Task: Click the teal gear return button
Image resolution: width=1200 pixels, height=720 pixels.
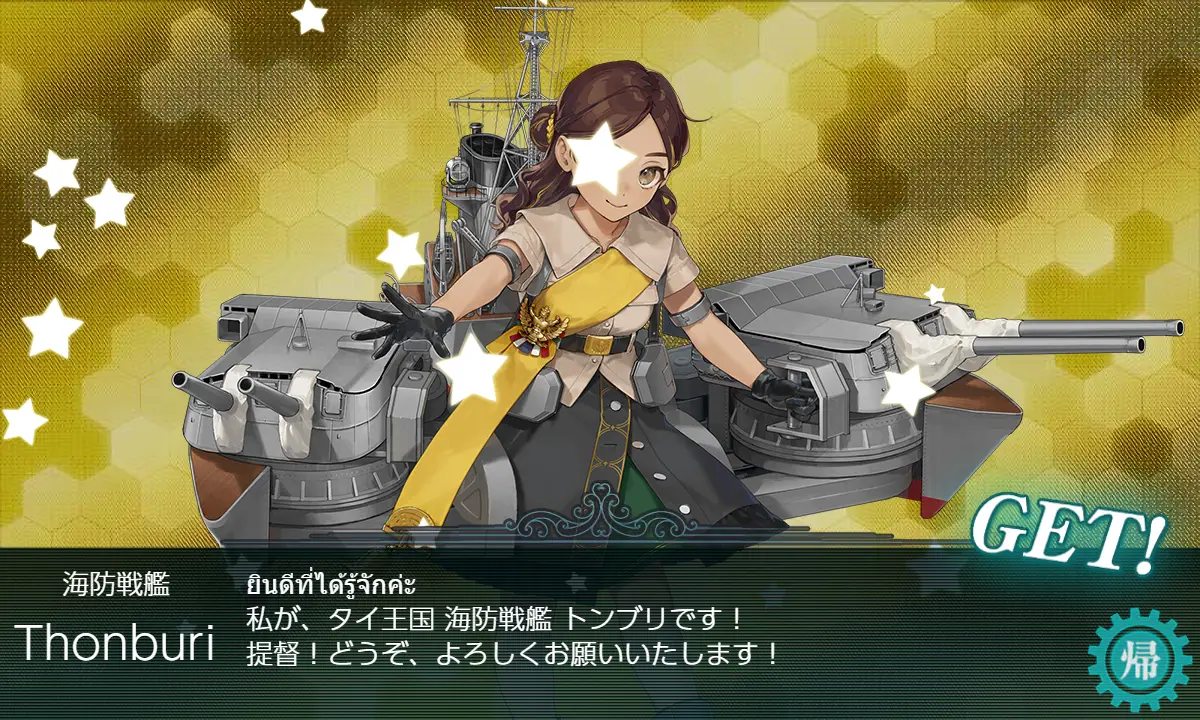Action: tap(1140, 659)
